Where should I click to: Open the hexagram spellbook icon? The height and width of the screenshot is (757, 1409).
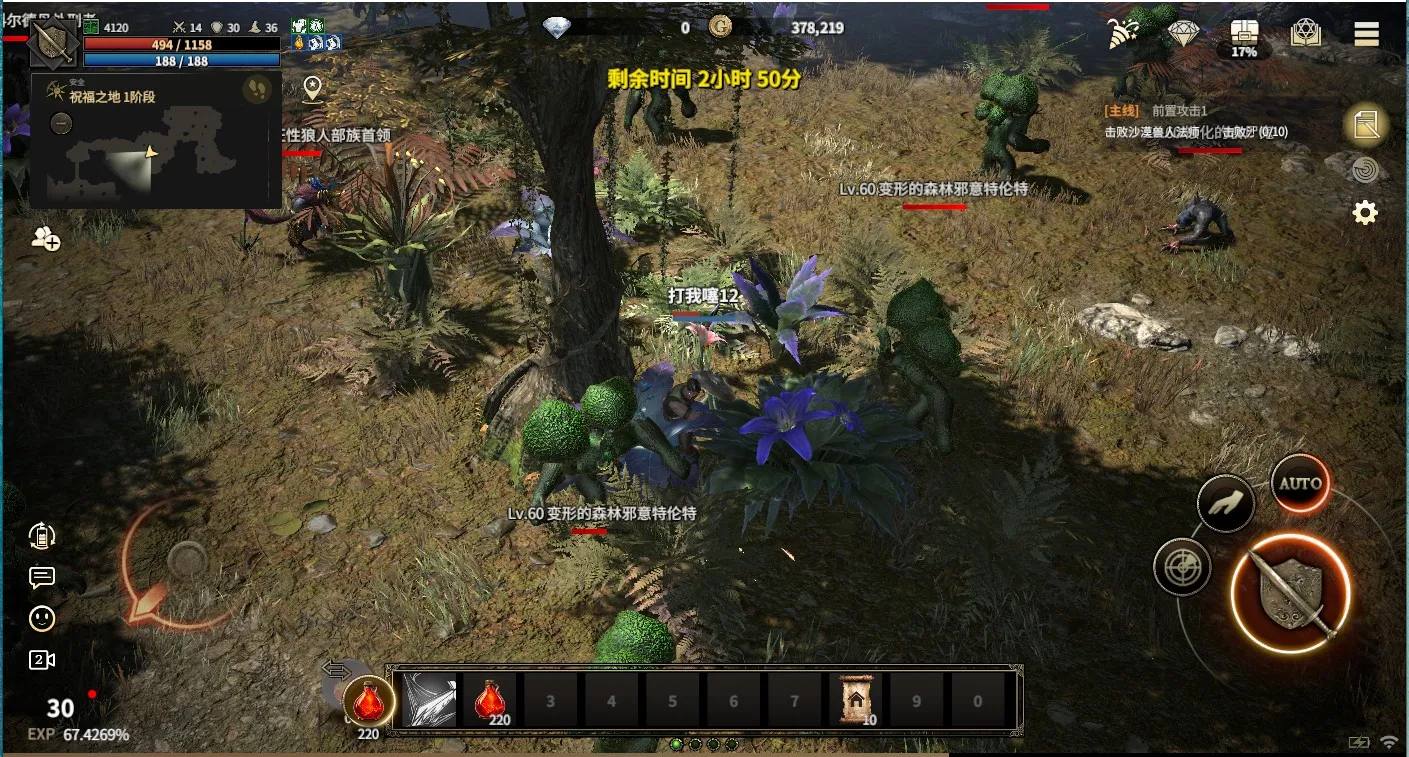[1306, 33]
